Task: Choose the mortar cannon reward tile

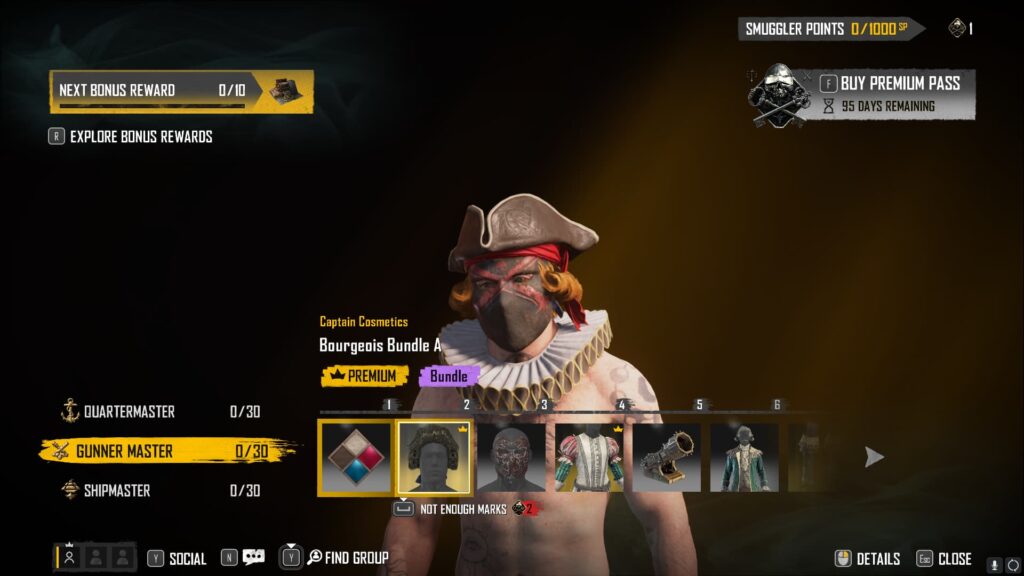Action: (x=668, y=457)
